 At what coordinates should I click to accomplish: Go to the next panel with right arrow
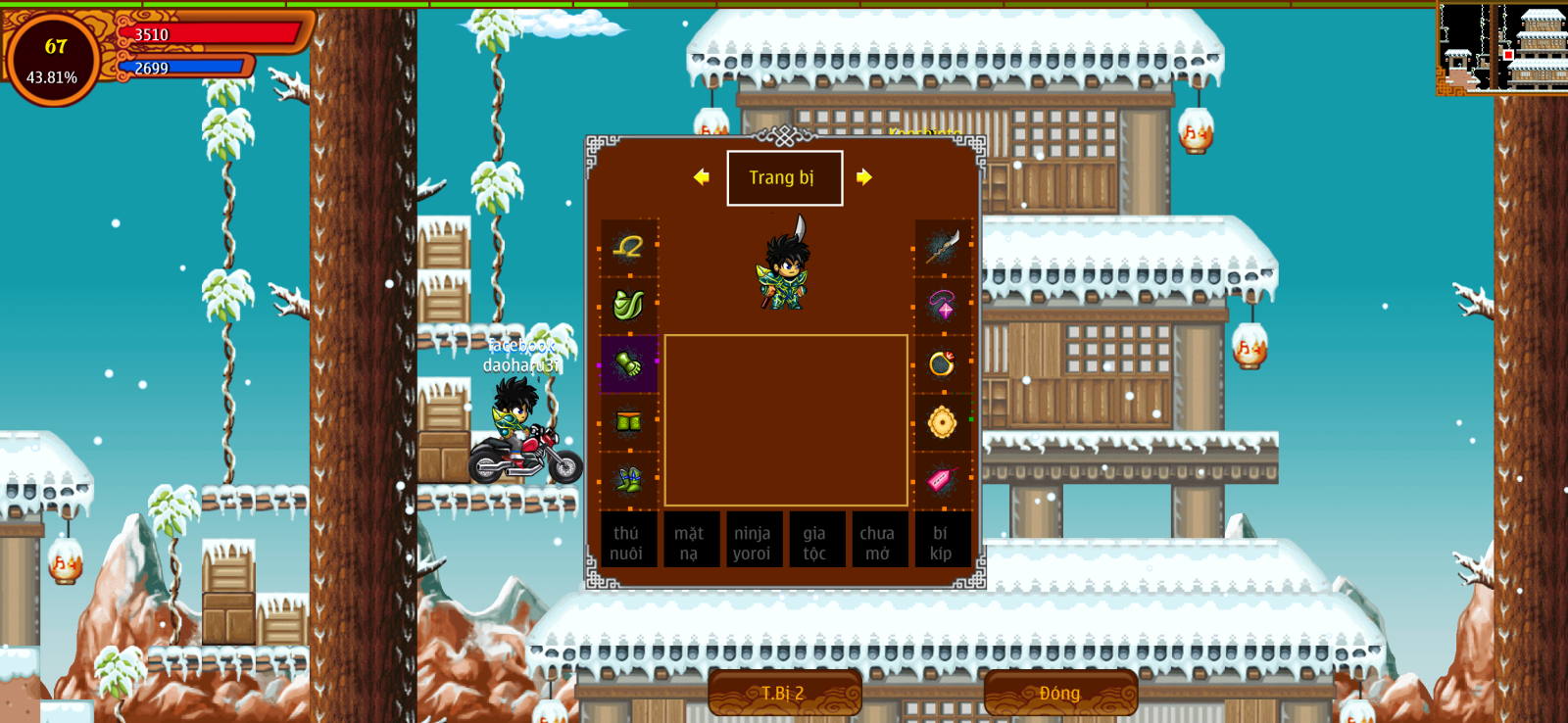click(x=863, y=177)
